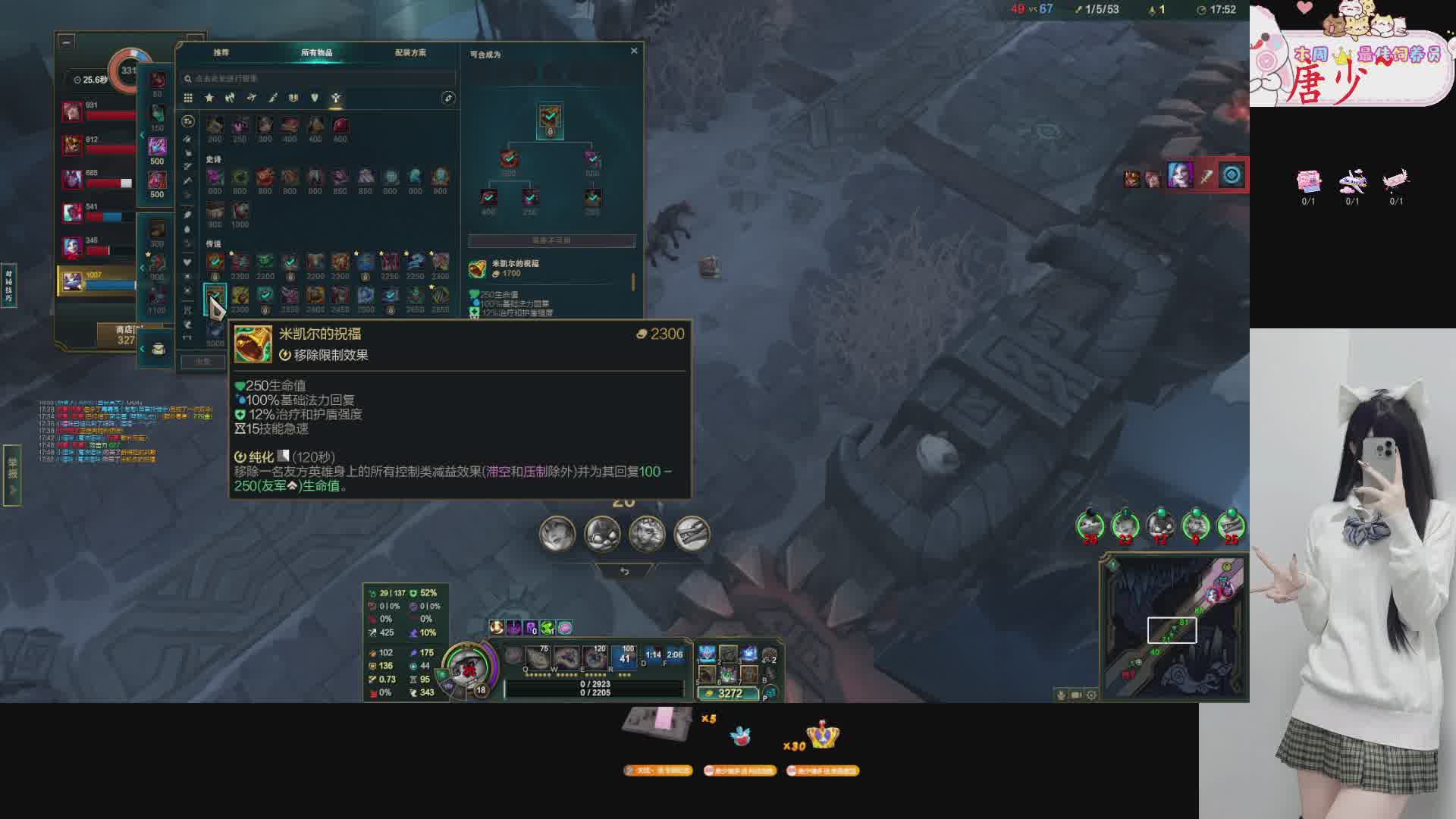Minimize the scoreboard panel with the dash button
The height and width of the screenshot is (819, 1456).
coord(67,42)
